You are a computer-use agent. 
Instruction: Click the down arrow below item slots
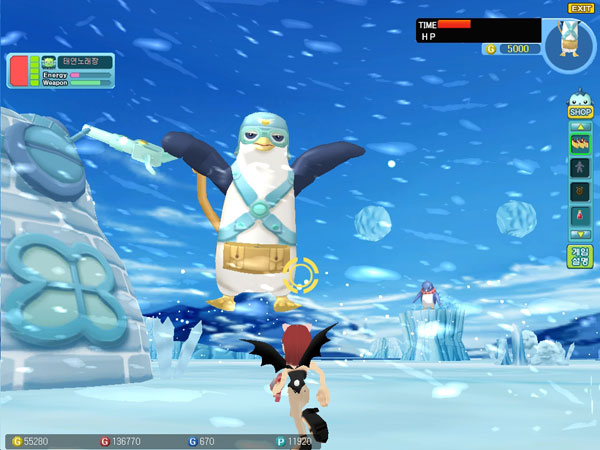tap(580, 234)
